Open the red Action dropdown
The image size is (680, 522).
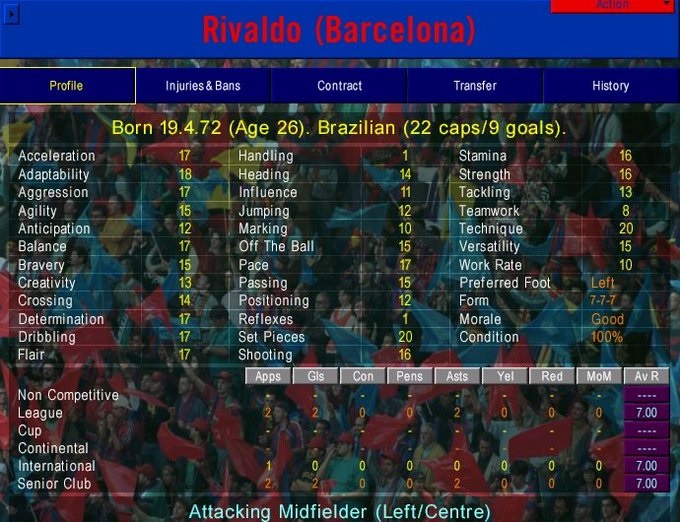click(612, 5)
